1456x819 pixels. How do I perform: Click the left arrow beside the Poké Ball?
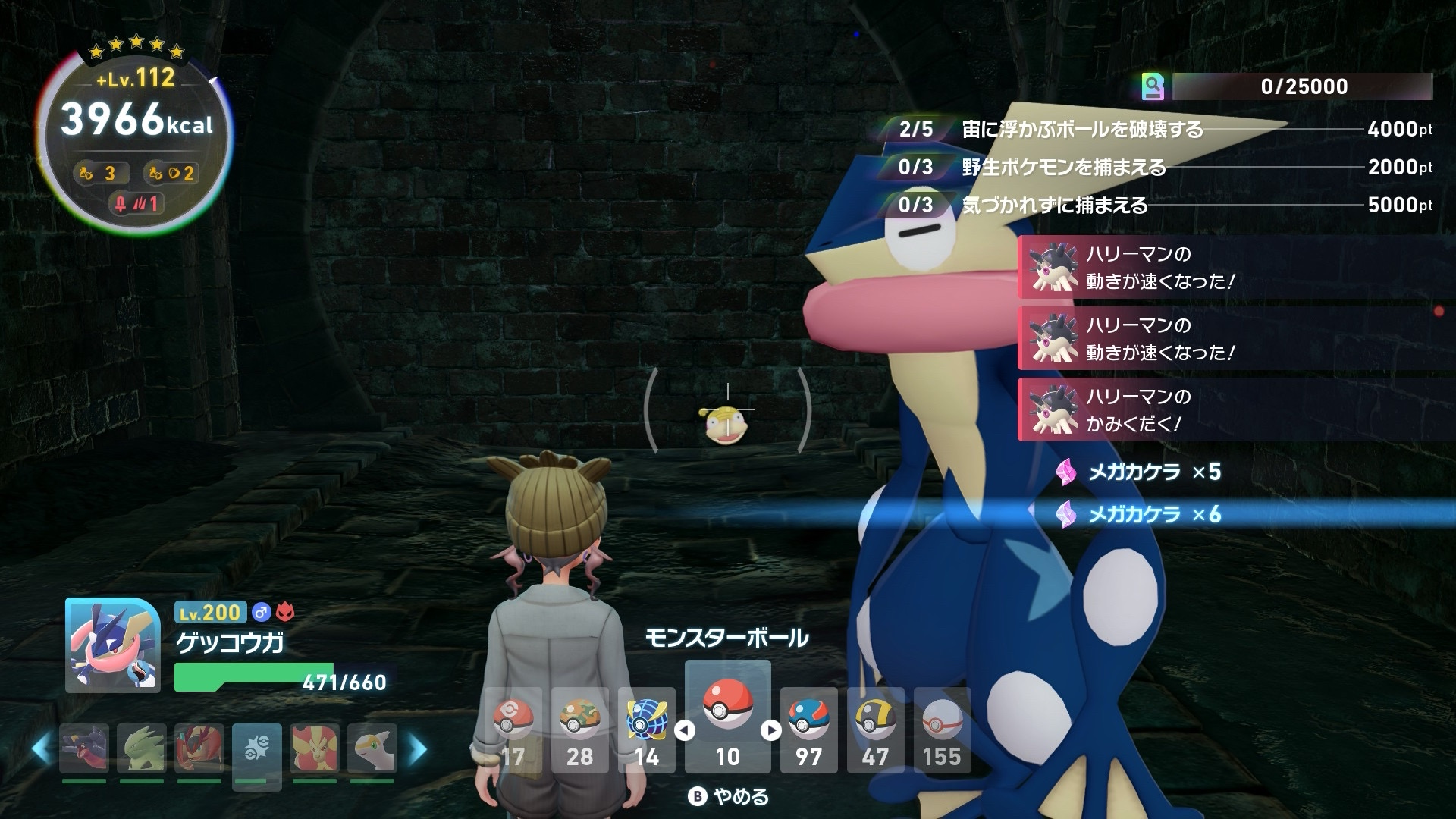[x=685, y=730]
